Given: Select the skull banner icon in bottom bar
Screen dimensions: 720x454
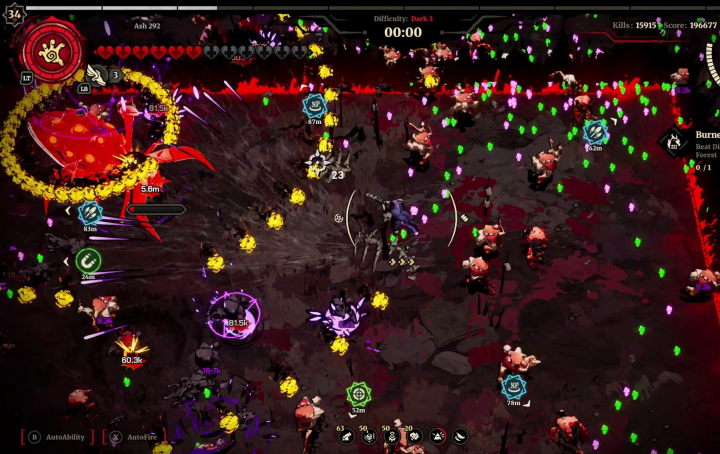Looking at the screenshot, I should click(x=369, y=436).
